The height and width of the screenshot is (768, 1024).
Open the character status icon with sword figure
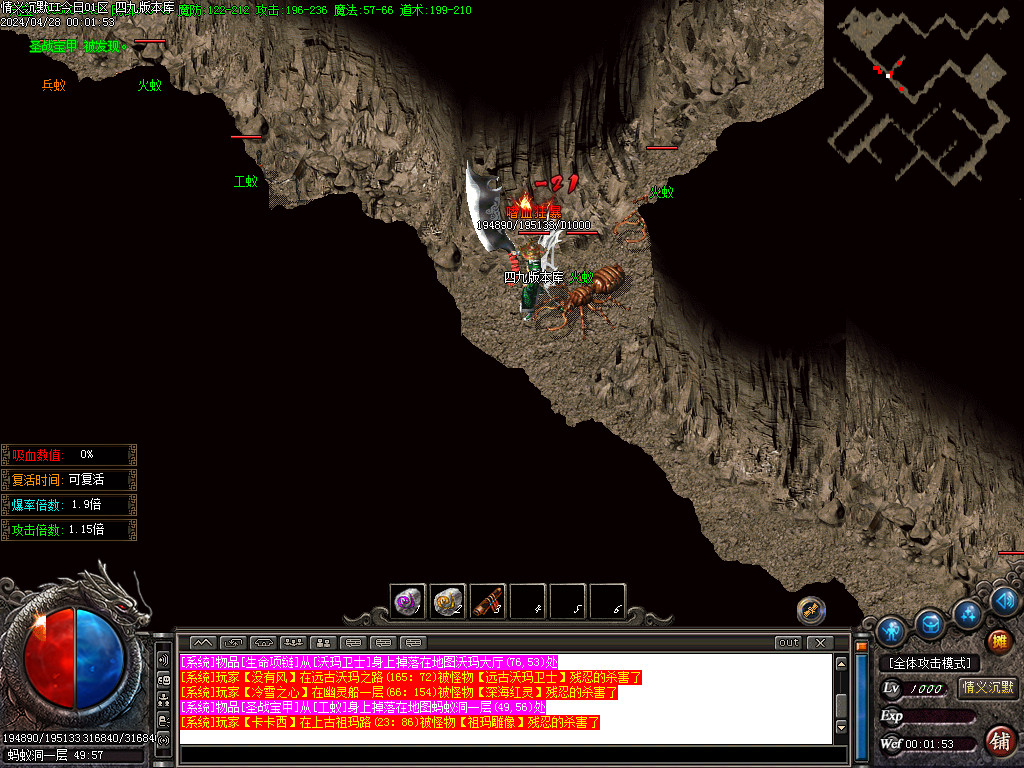pos(890,631)
